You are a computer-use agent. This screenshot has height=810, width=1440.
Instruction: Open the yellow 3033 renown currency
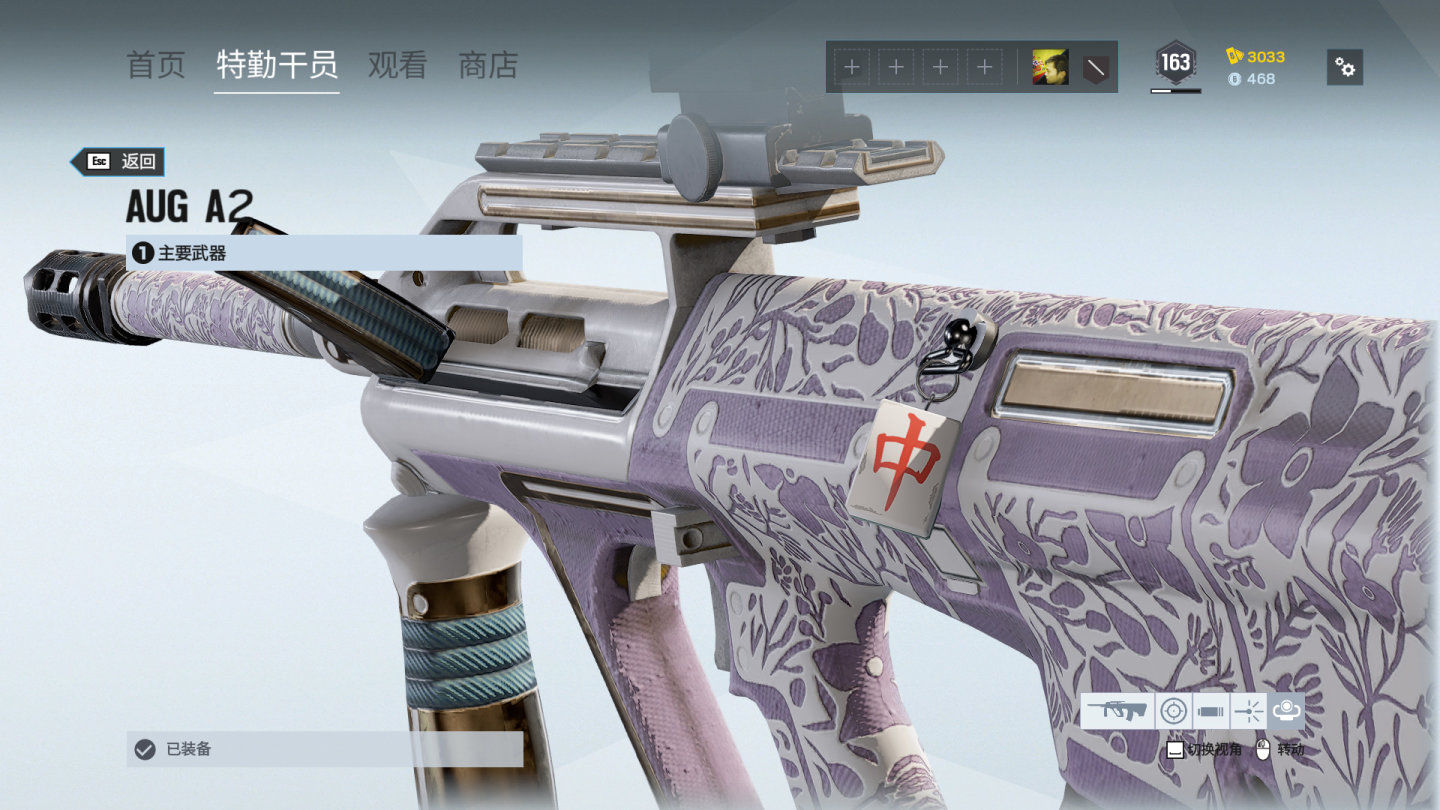(x=1256, y=56)
